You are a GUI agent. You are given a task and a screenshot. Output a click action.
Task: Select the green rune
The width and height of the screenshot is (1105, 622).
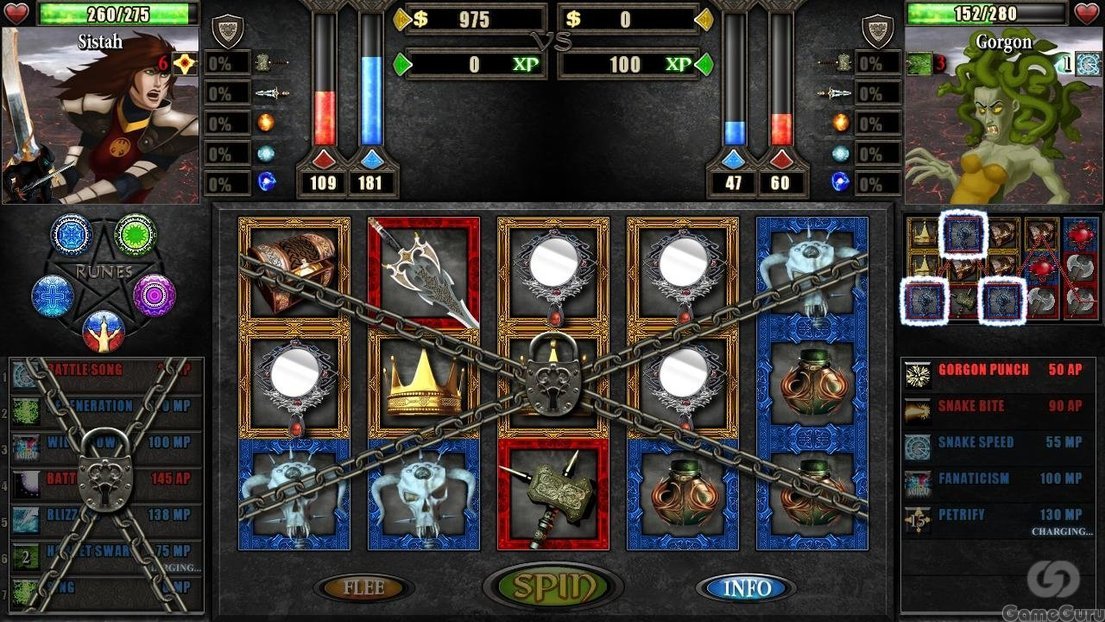point(135,235)
